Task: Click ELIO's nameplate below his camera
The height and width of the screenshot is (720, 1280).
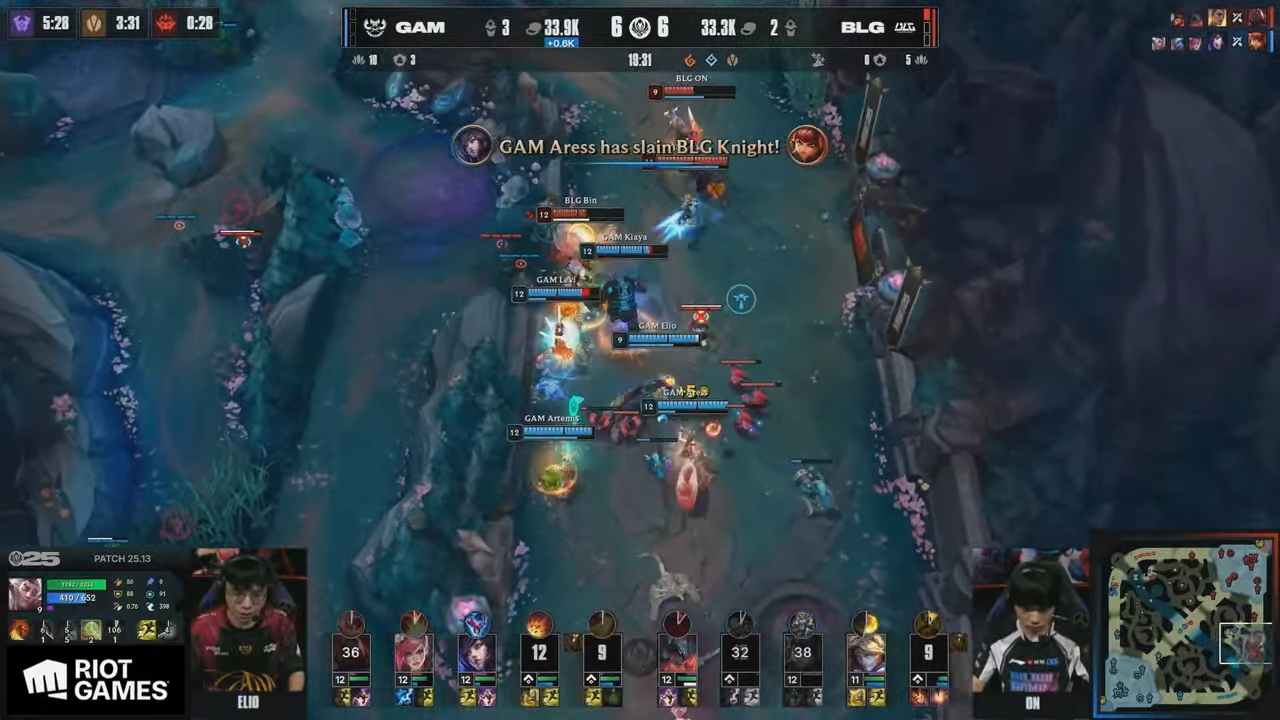Action: pyautogui.click(x=247, y=702)
